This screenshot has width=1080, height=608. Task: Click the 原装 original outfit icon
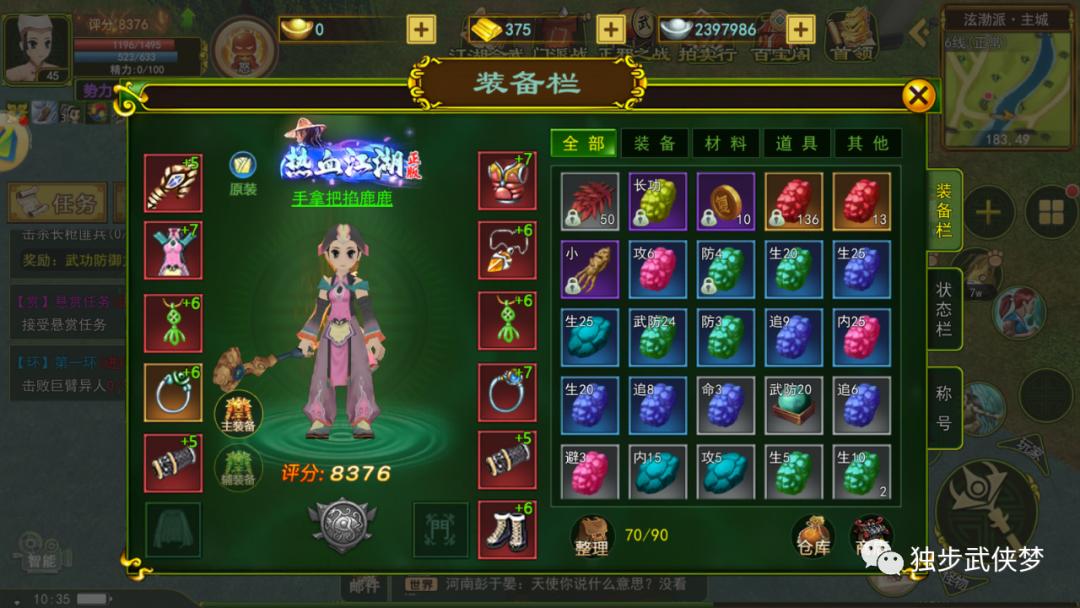click(243, 172)
